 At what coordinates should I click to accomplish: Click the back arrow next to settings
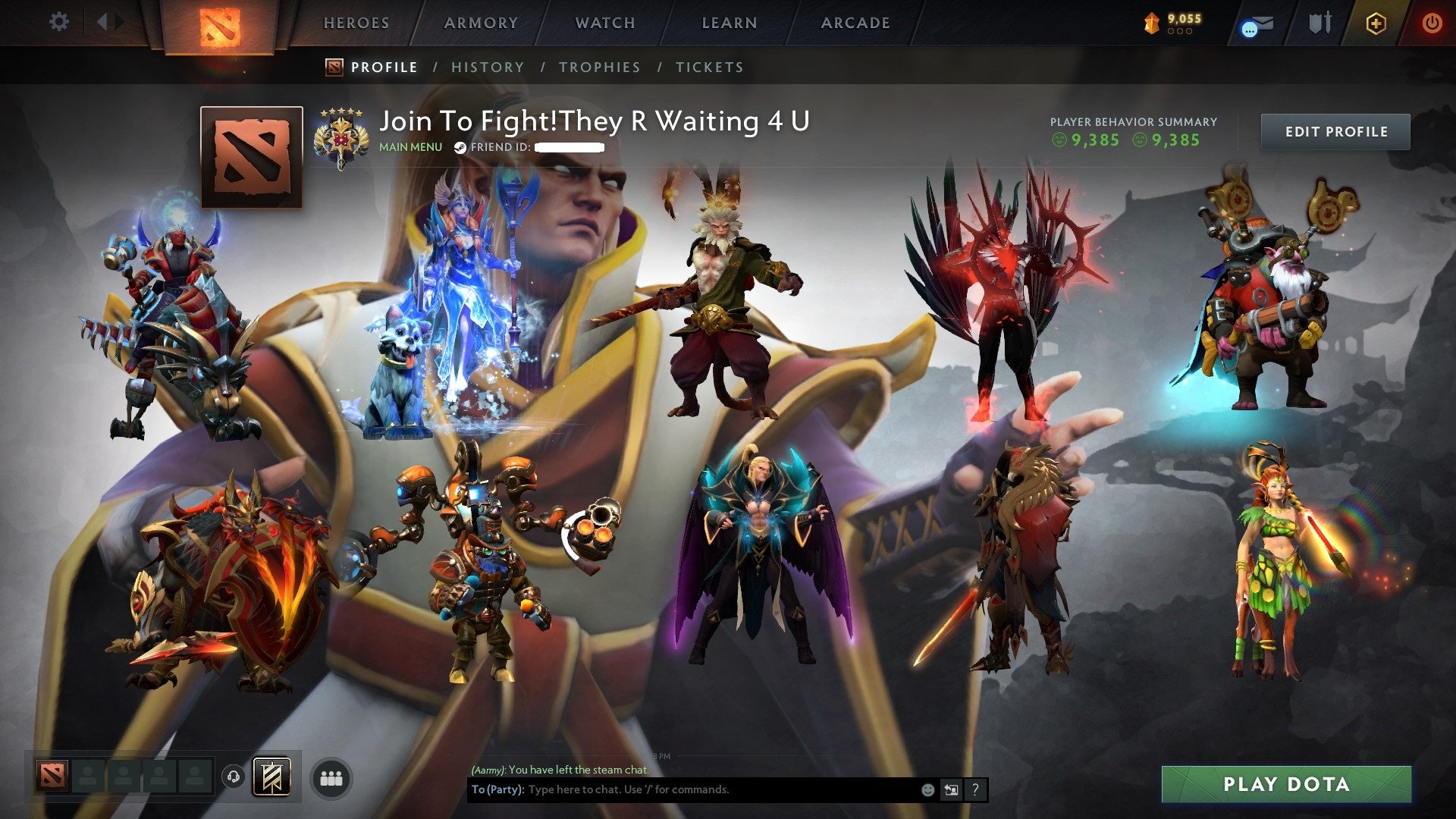pos(103,21)
